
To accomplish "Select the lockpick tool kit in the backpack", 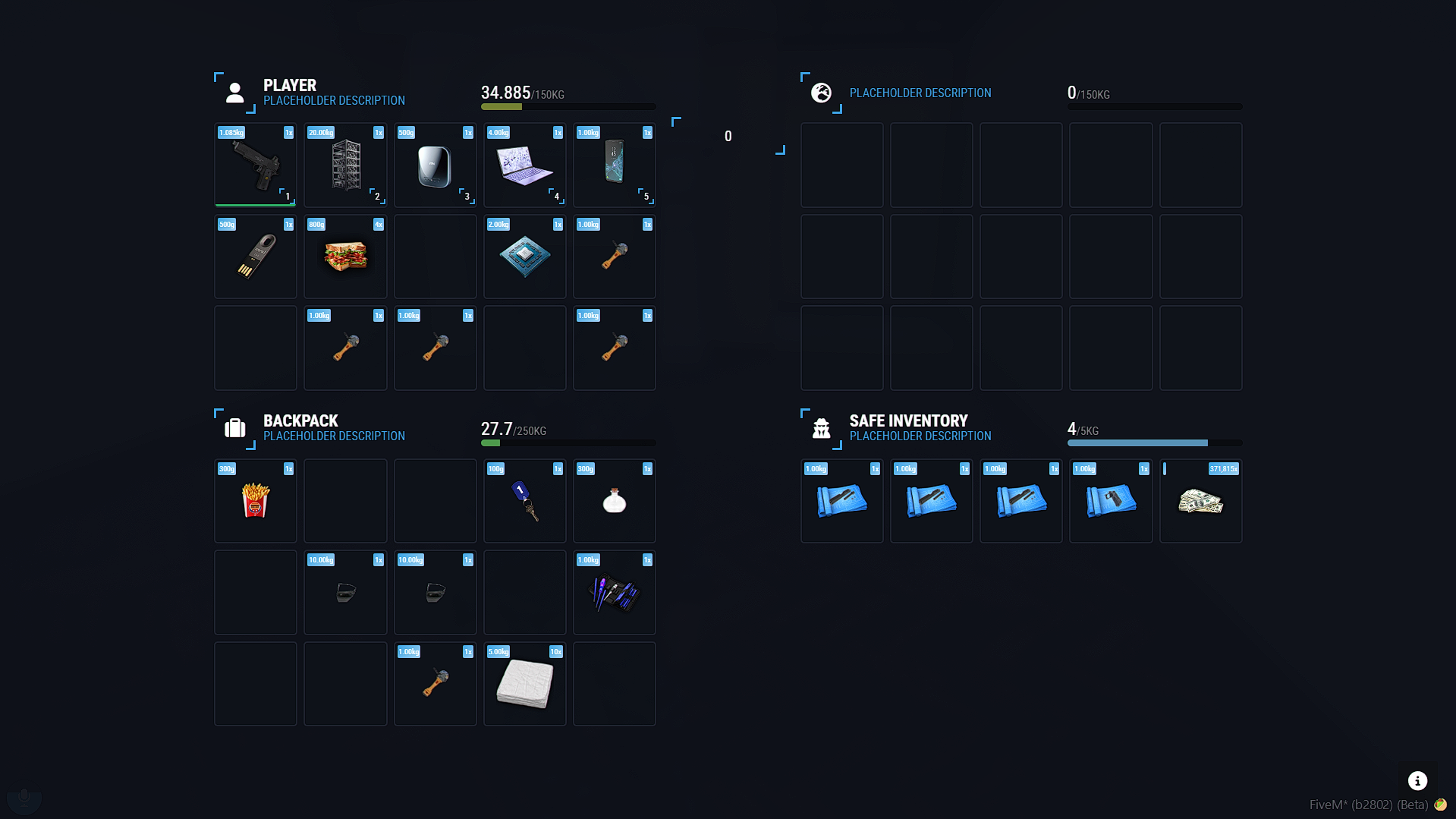I will pyautogui.click(x=614, y=593).
